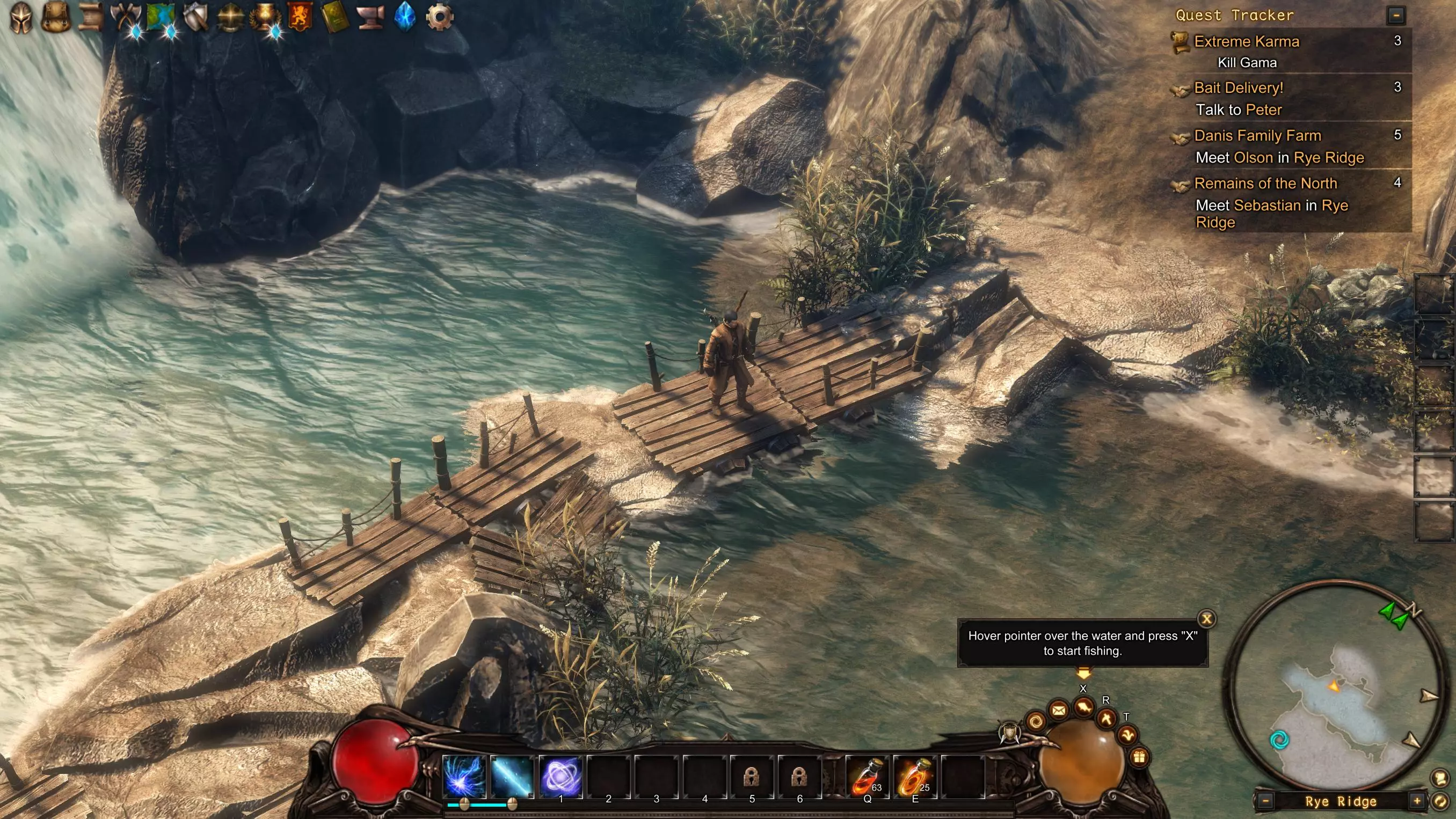
Task: Open the settings gear
Action: (x=439, y=17)
